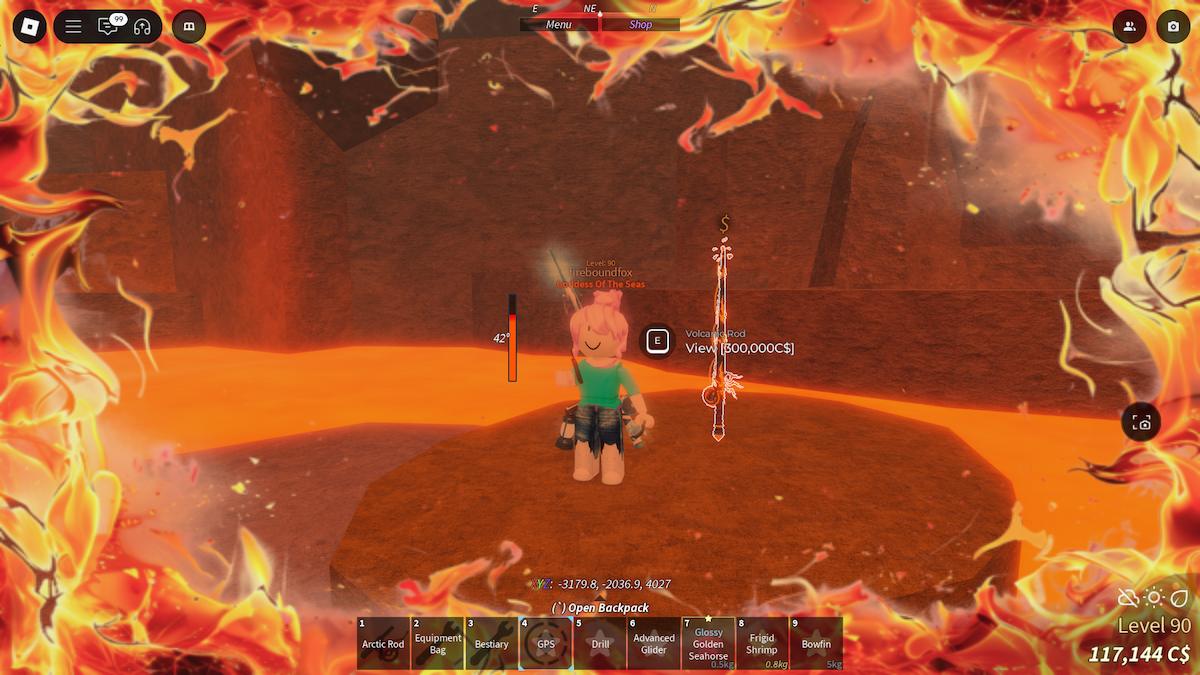Image resolution: width=1200 pixels, height=675 pixels.
Task: Select the Glossy Golden Seahorse slot
Action: tap(708, 643)
